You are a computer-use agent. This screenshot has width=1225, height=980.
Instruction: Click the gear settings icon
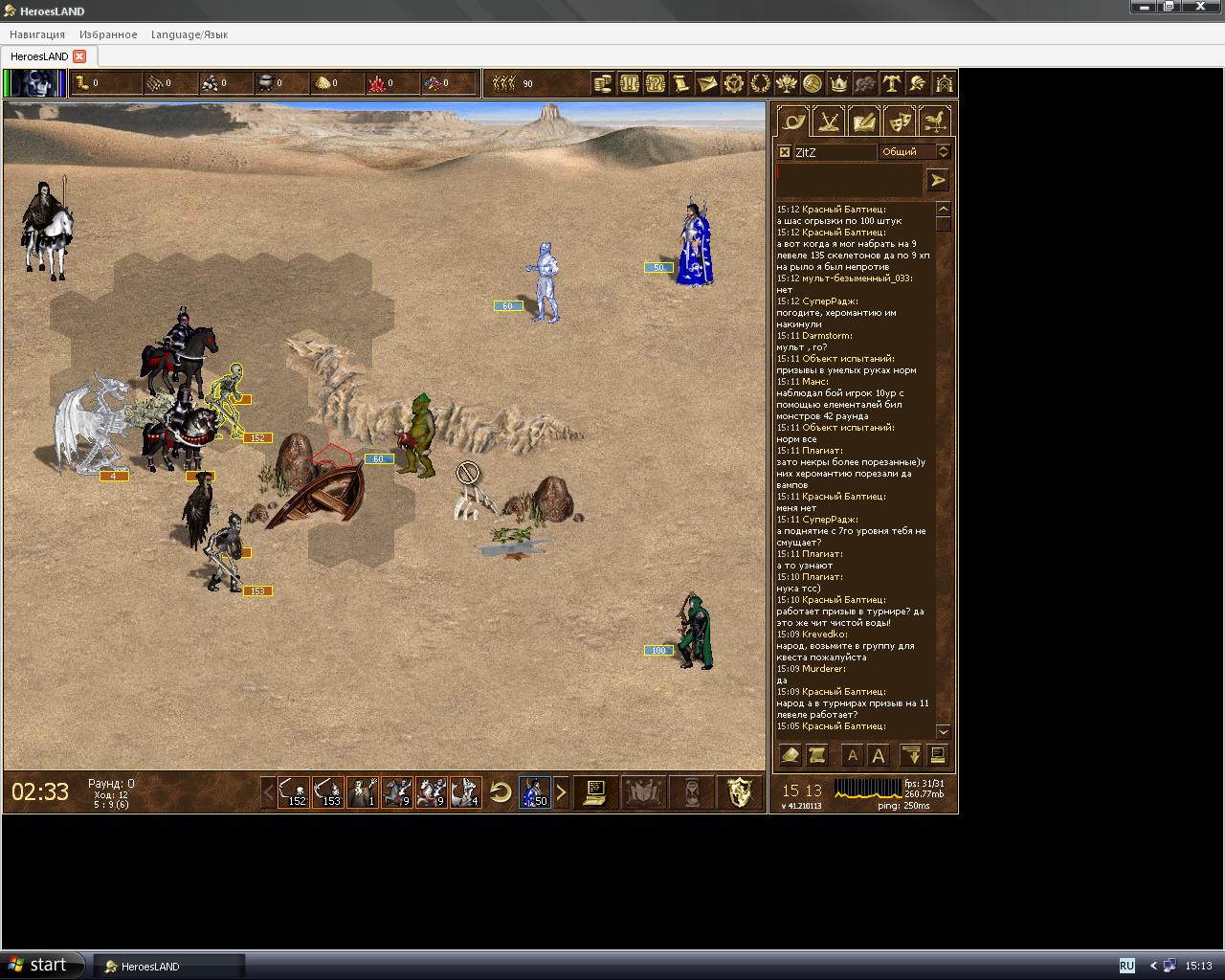(733, 83)
